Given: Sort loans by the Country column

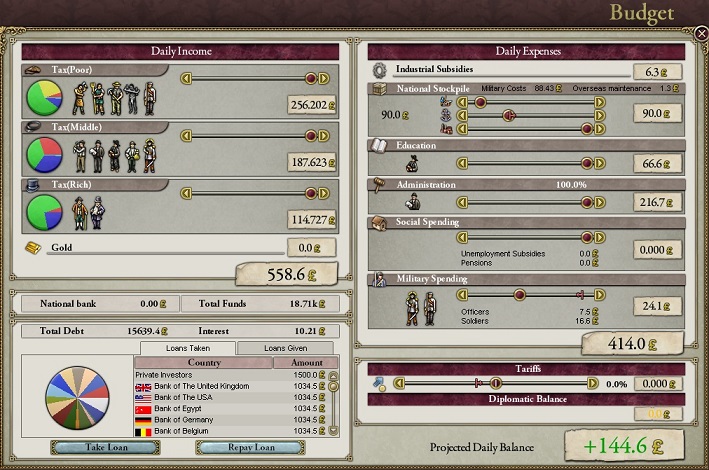Looking at the screenshot, I should point(204,363).
